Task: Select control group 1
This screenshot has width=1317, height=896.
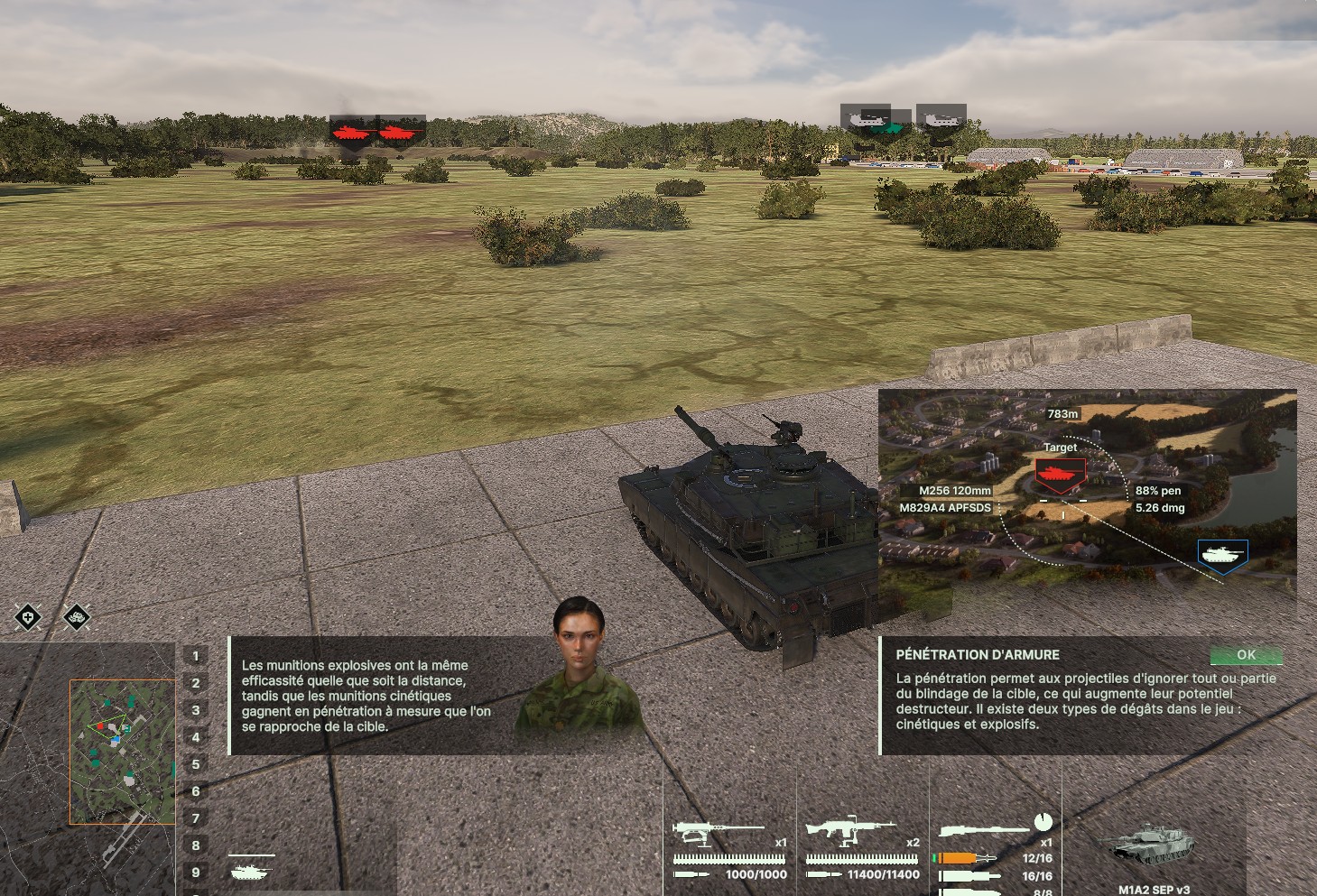Action: point(196,656)
